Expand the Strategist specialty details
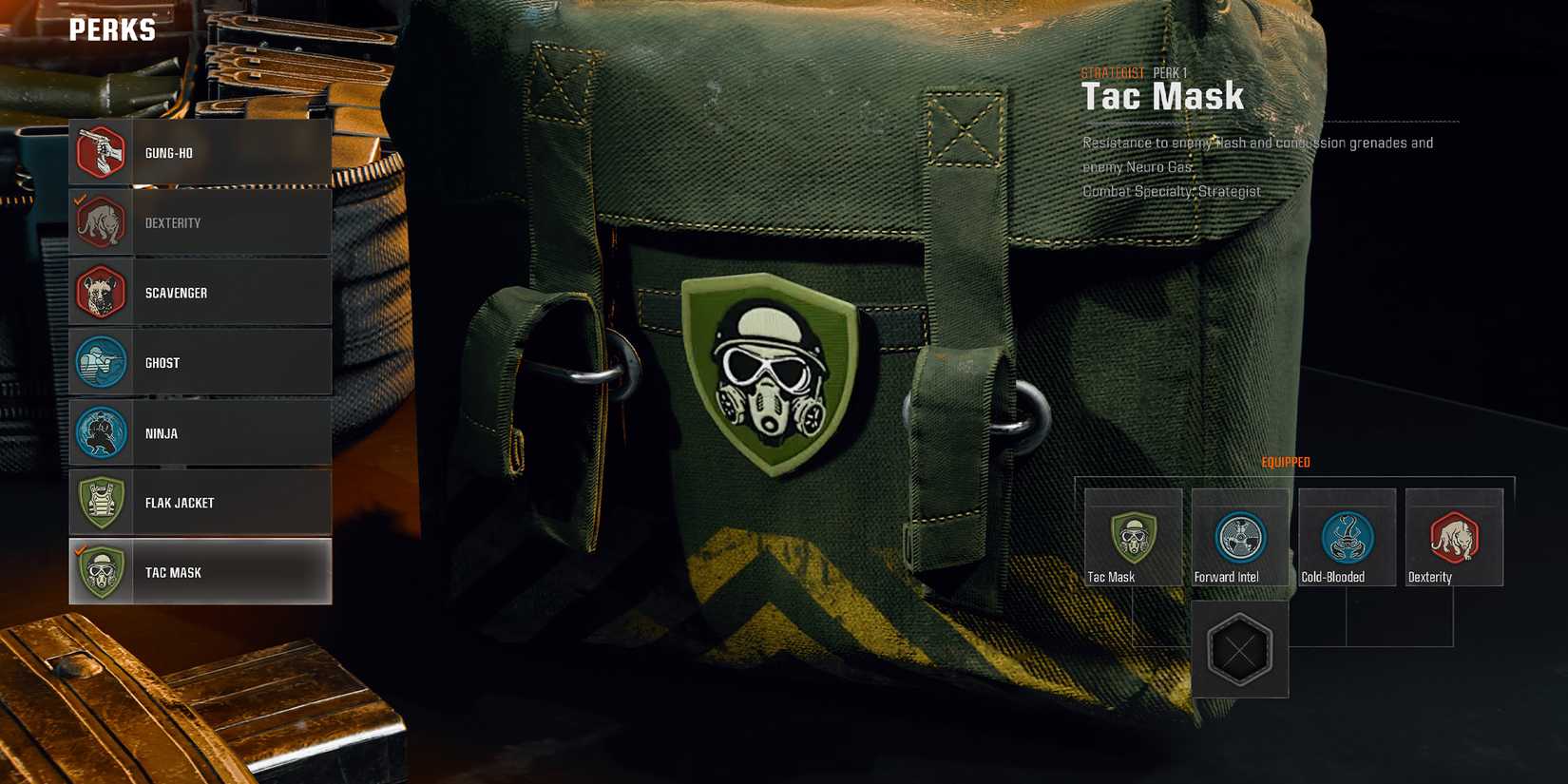Screen dimensions: 1568x784 tap(1112, 70)
